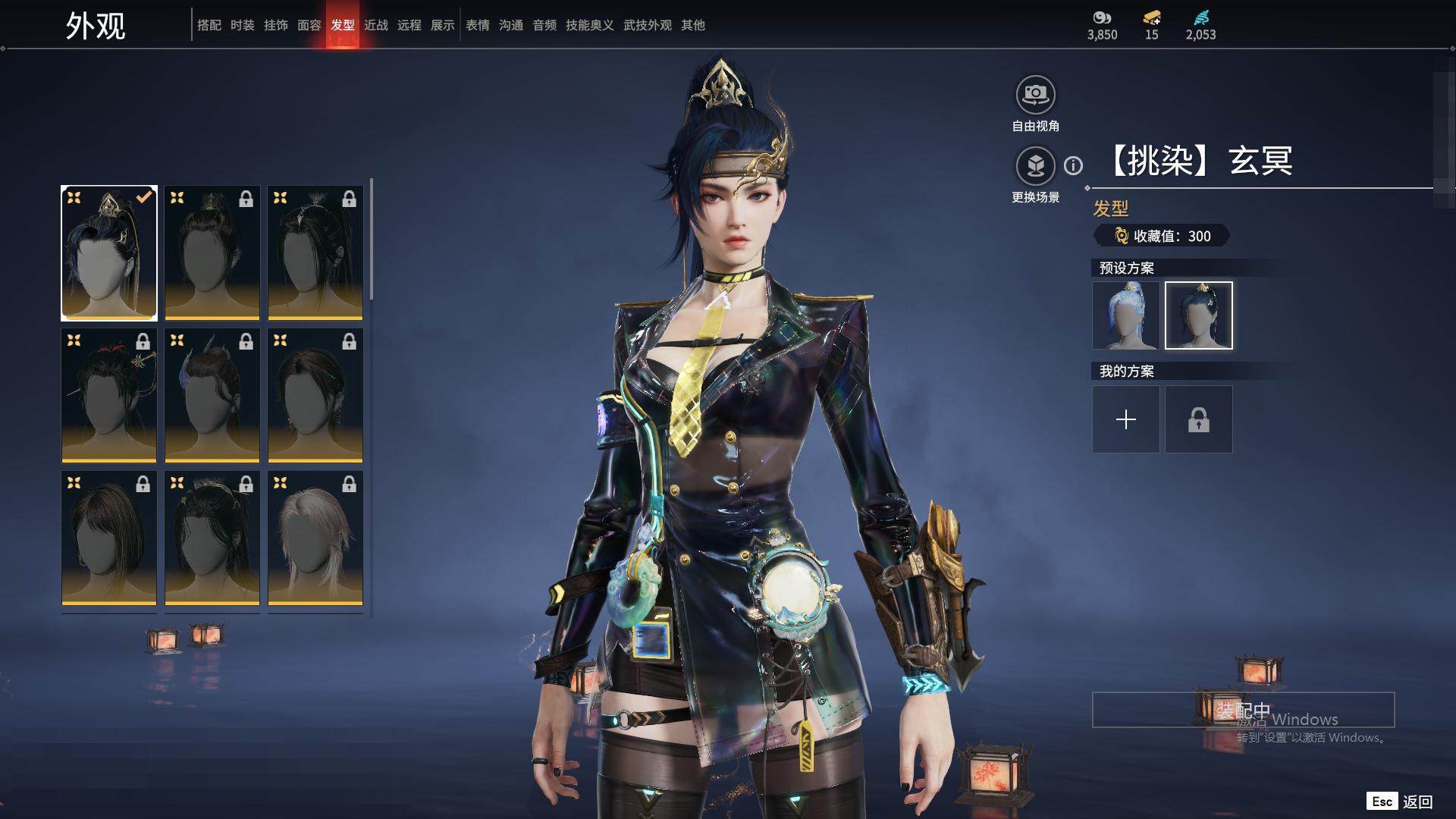
Task: Switch to the 远程 tab
Action: pos(409,25)
